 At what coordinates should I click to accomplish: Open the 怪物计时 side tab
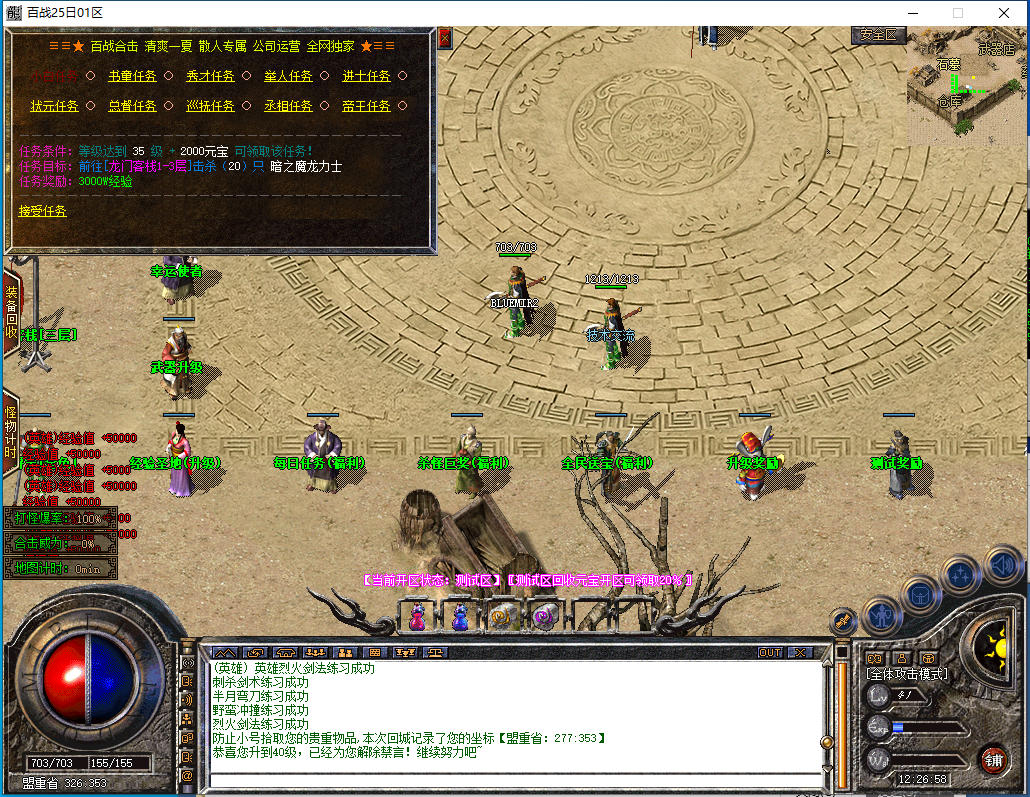pyautogui.click(x=11, y=432)
